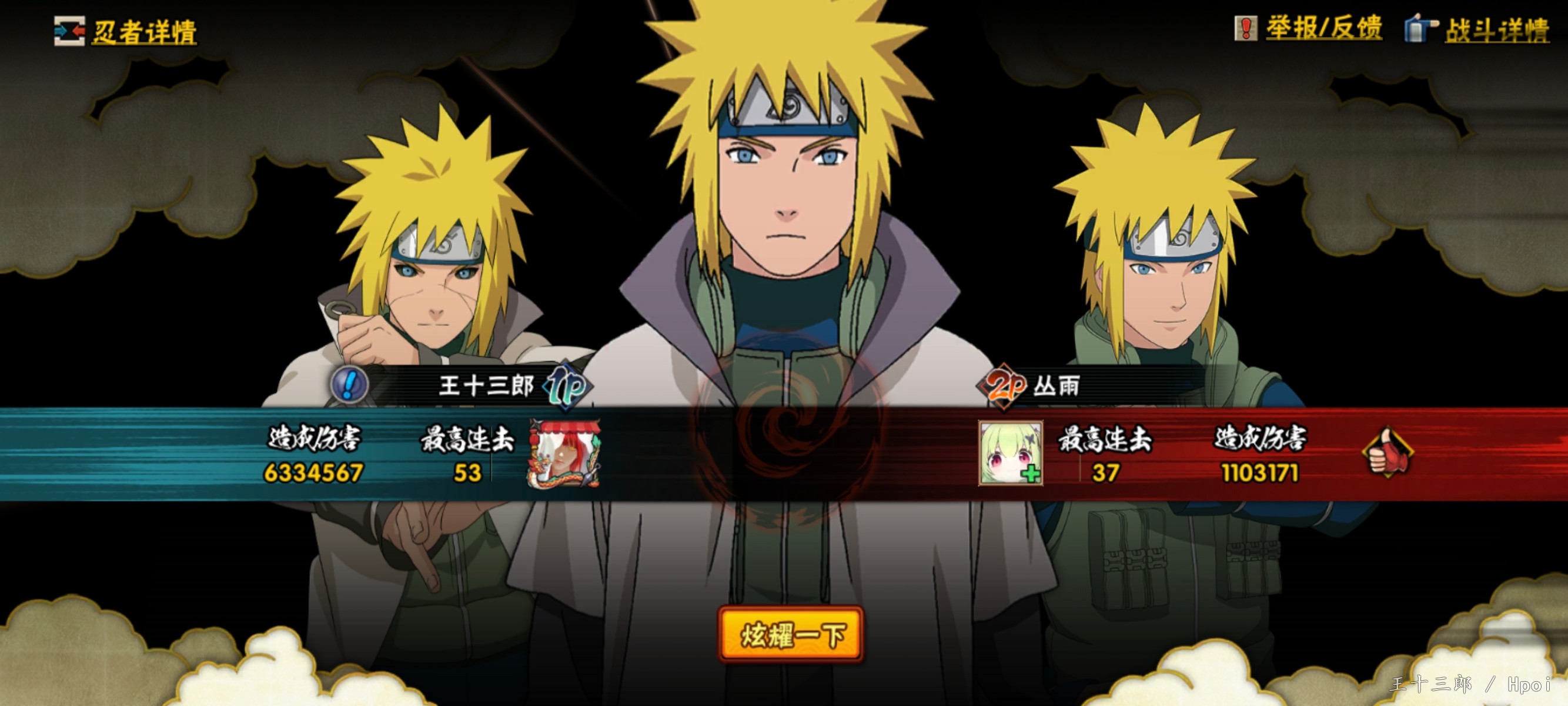Tap the orange 炫耀一下 share button

[x=791, y=634]
